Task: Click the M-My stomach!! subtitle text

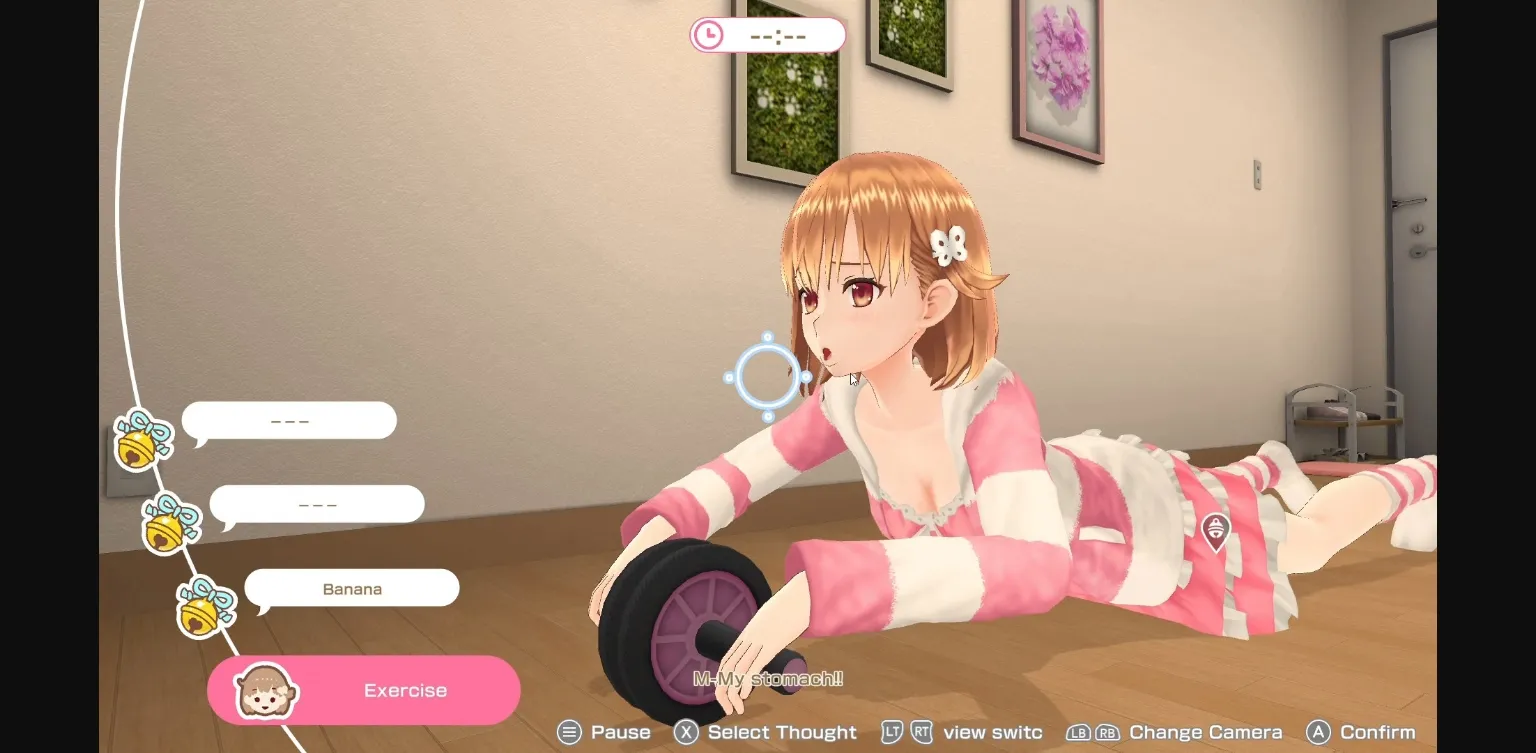Action: 768,677
